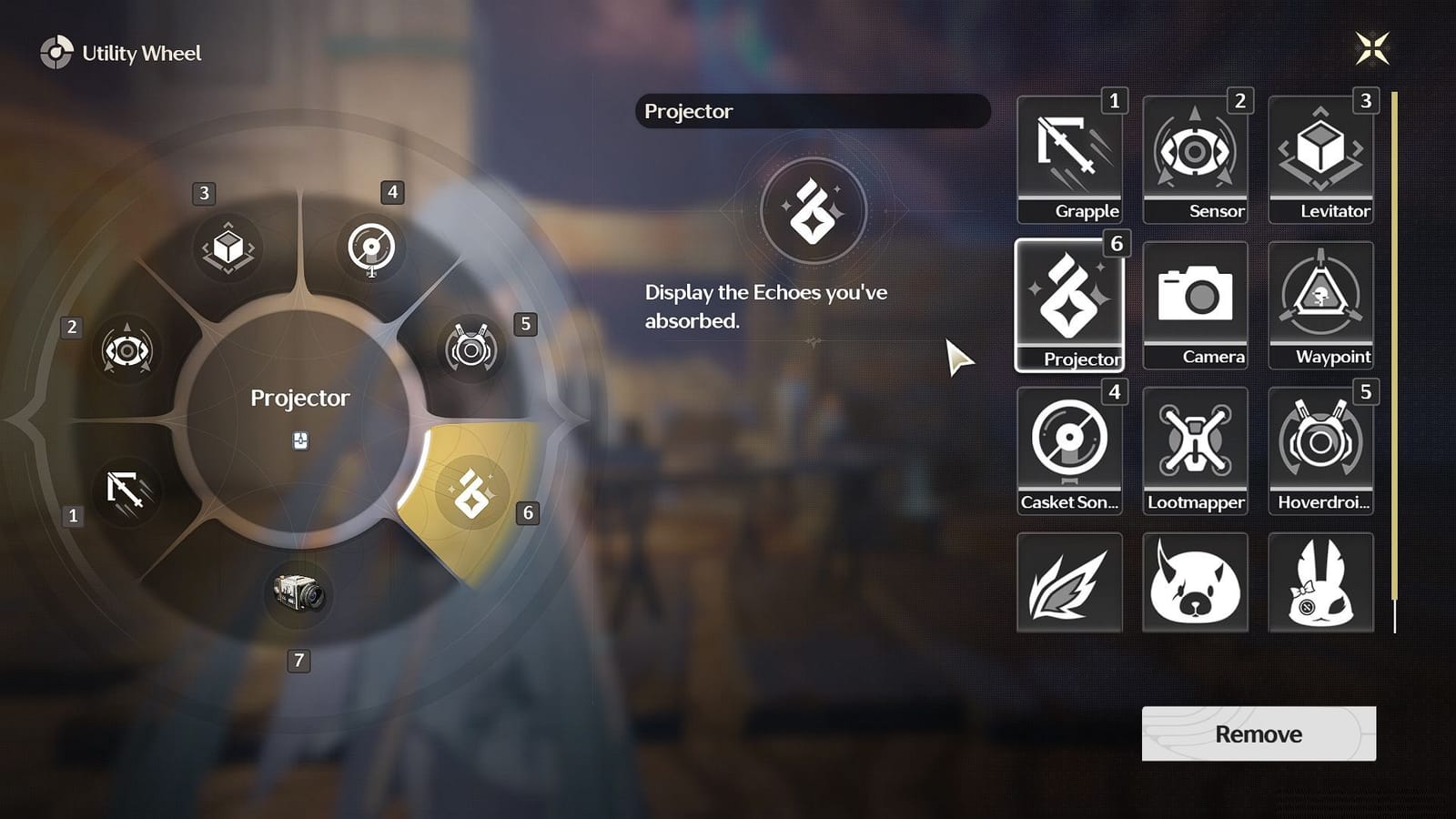Viewport: 1456px width, 819px height.
Task: Click the panda face icon
Action: click(x=1195, y=583)
